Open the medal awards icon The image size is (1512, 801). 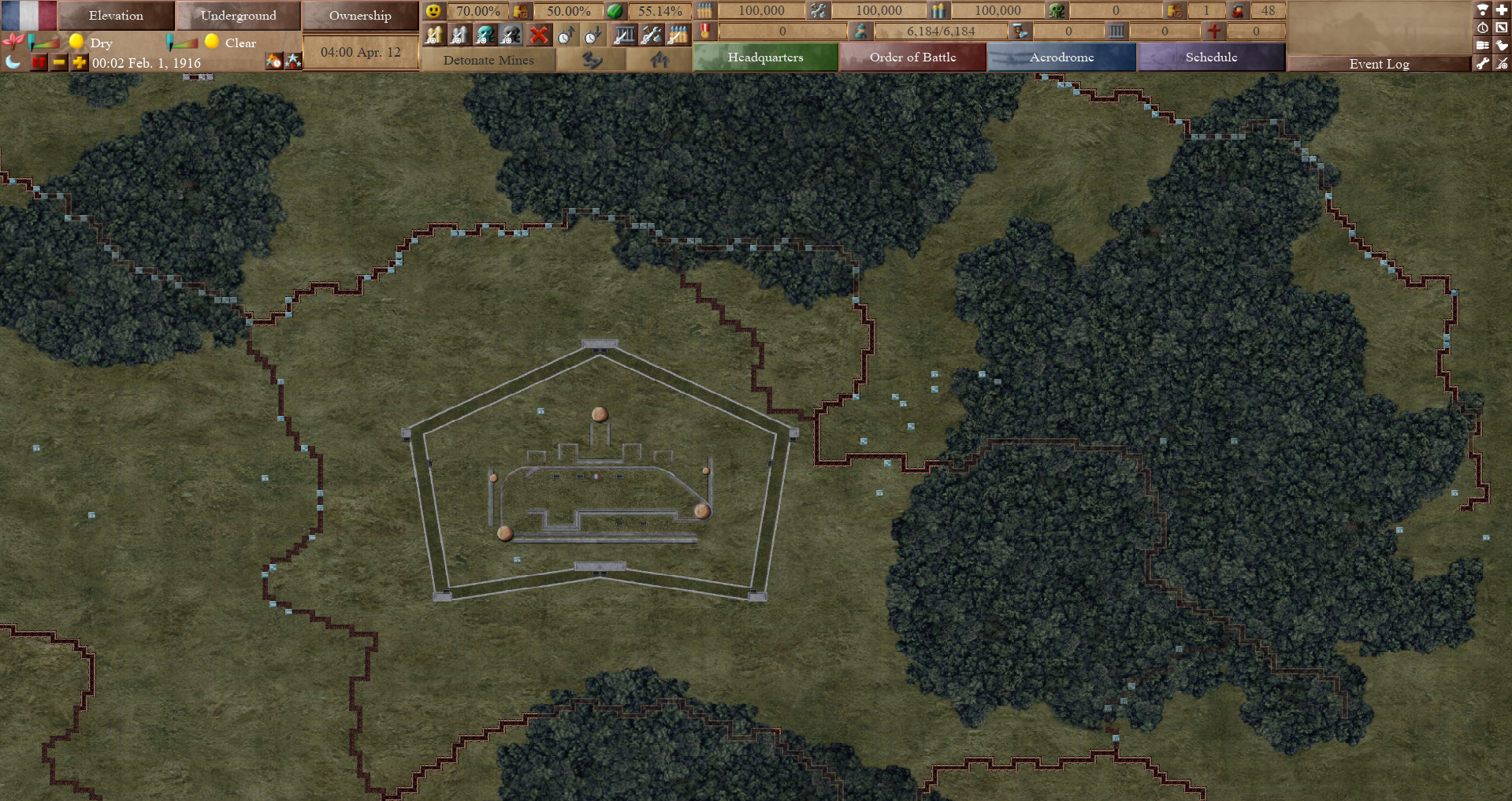pyautogui.click(x=705, y=32)
